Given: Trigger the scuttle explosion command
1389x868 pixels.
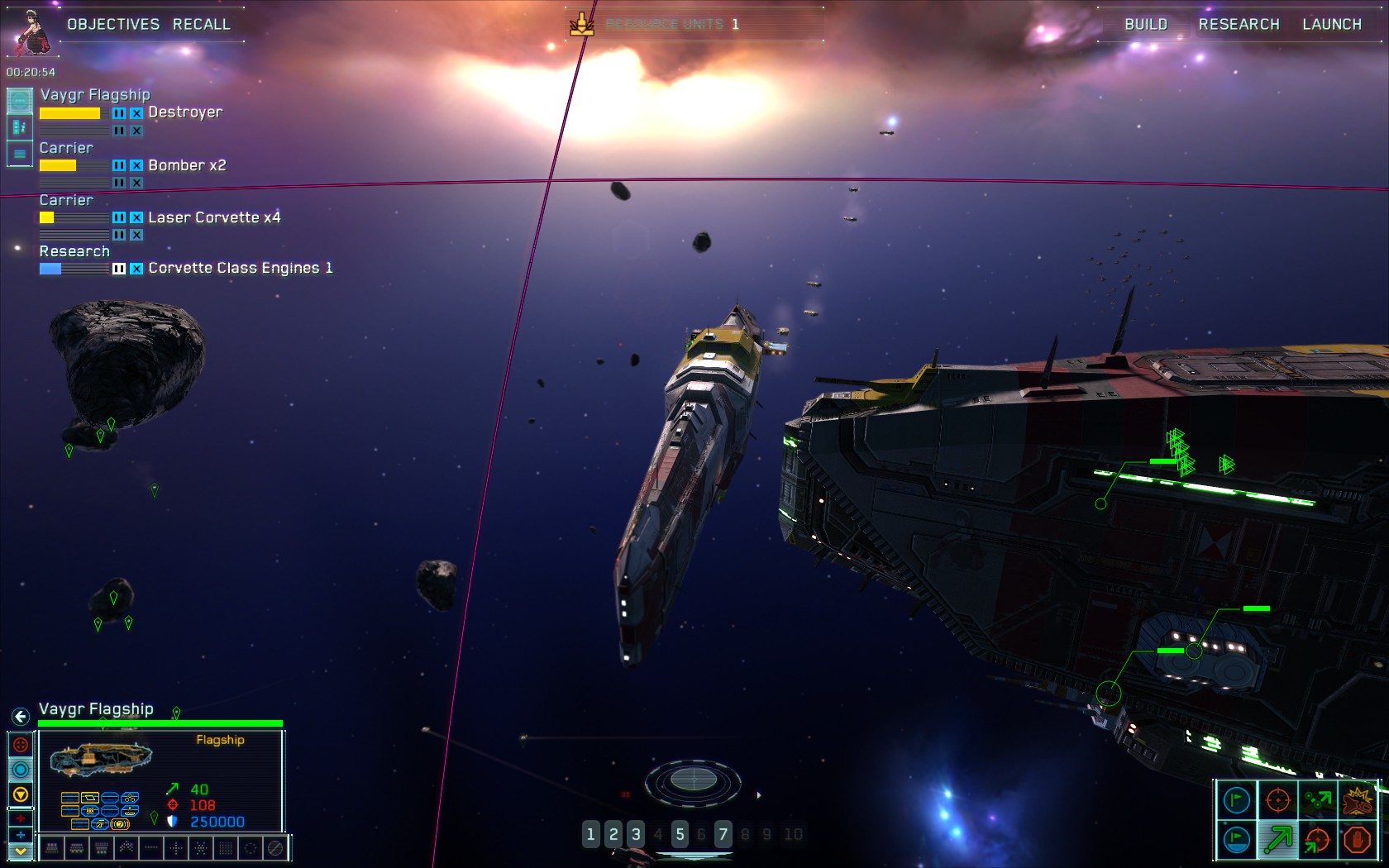Looking at the screenshot, I should point(1357,800).
